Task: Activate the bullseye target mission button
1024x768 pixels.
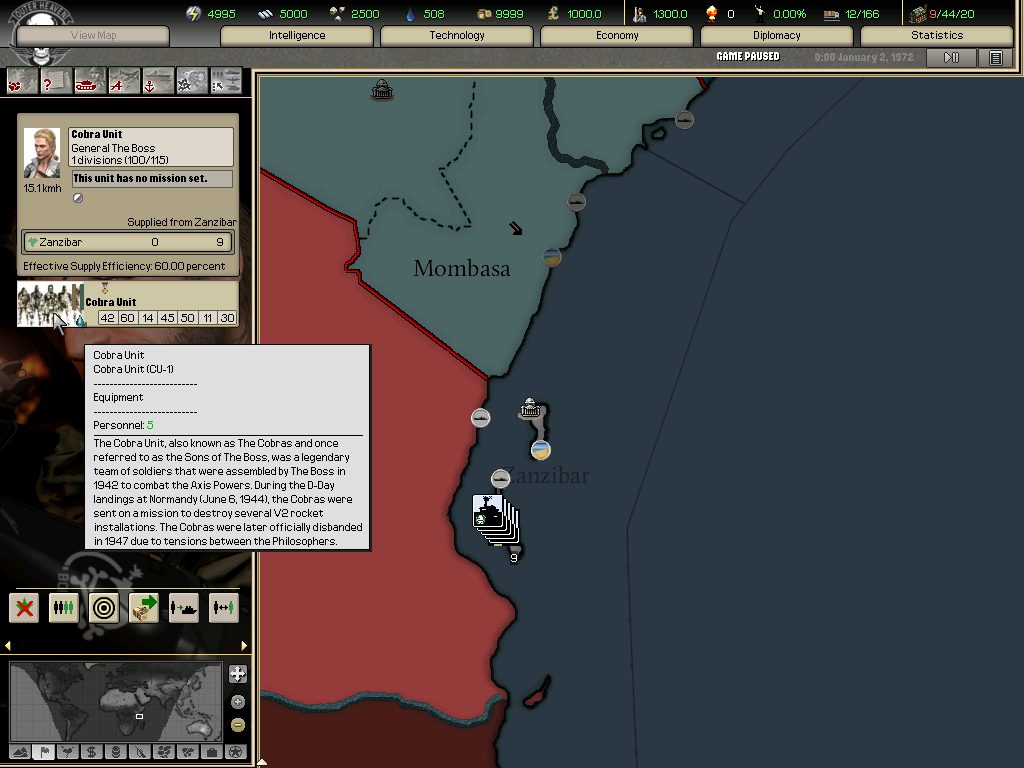Action: pyautogui.click(x=104, y=607)
